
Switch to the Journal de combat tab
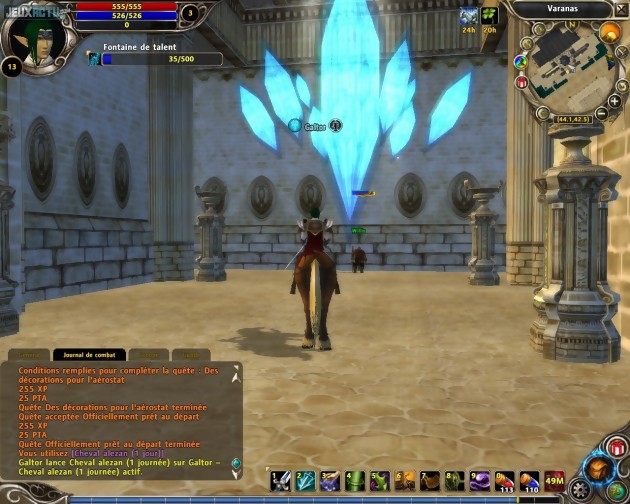[88, 354]
